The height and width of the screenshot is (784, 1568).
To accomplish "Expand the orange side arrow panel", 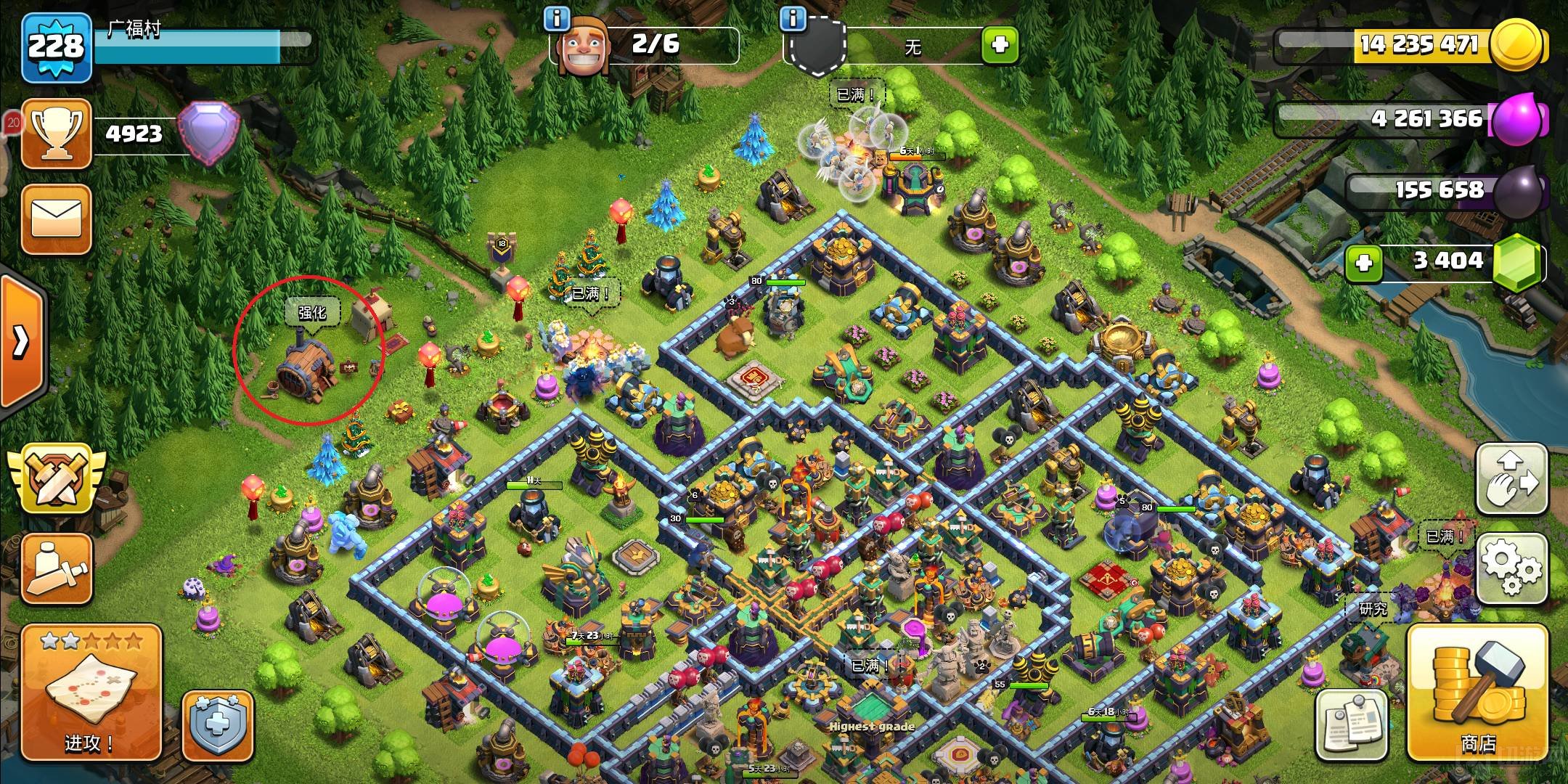I will (21, 340).
